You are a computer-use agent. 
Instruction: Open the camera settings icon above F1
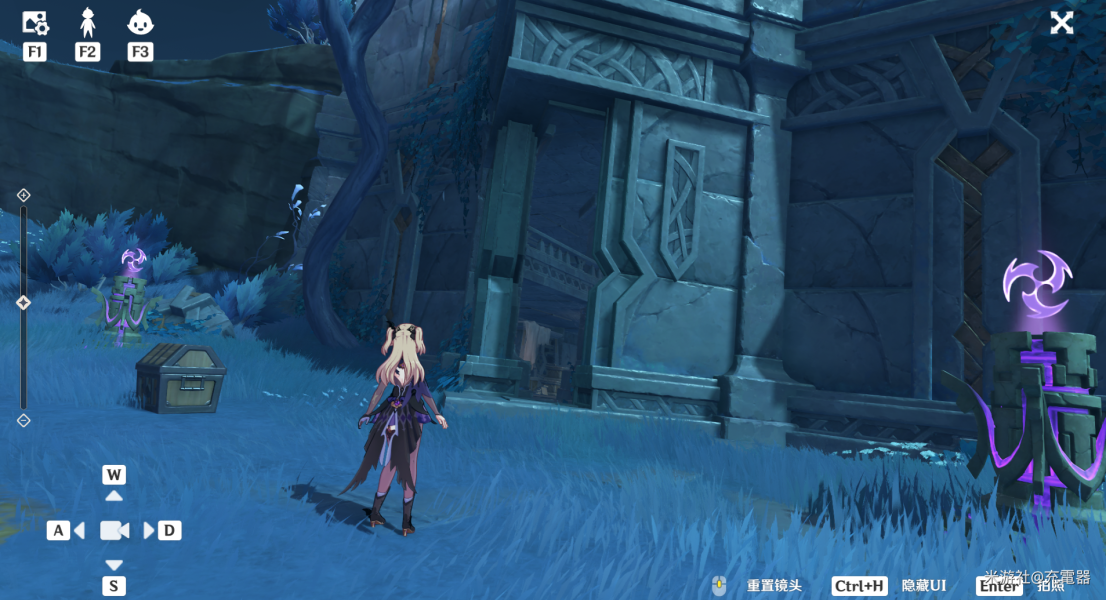35,21
